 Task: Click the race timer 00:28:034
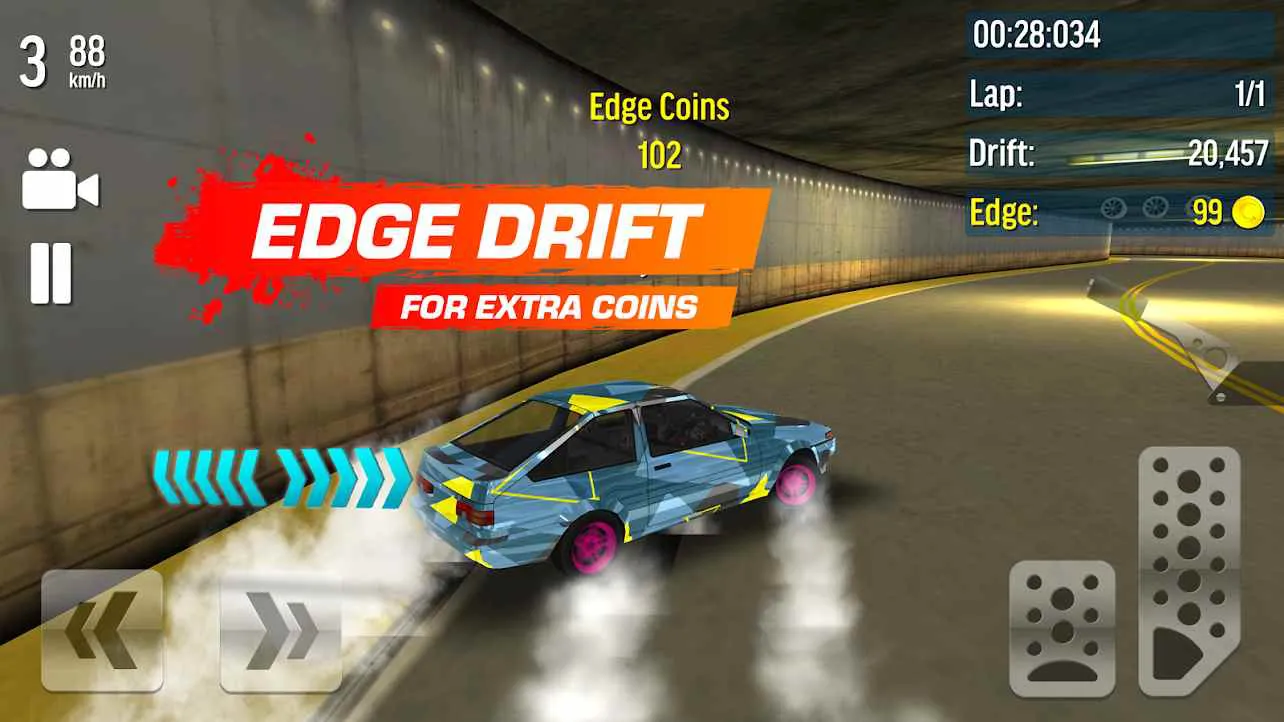pos(1037,31)
